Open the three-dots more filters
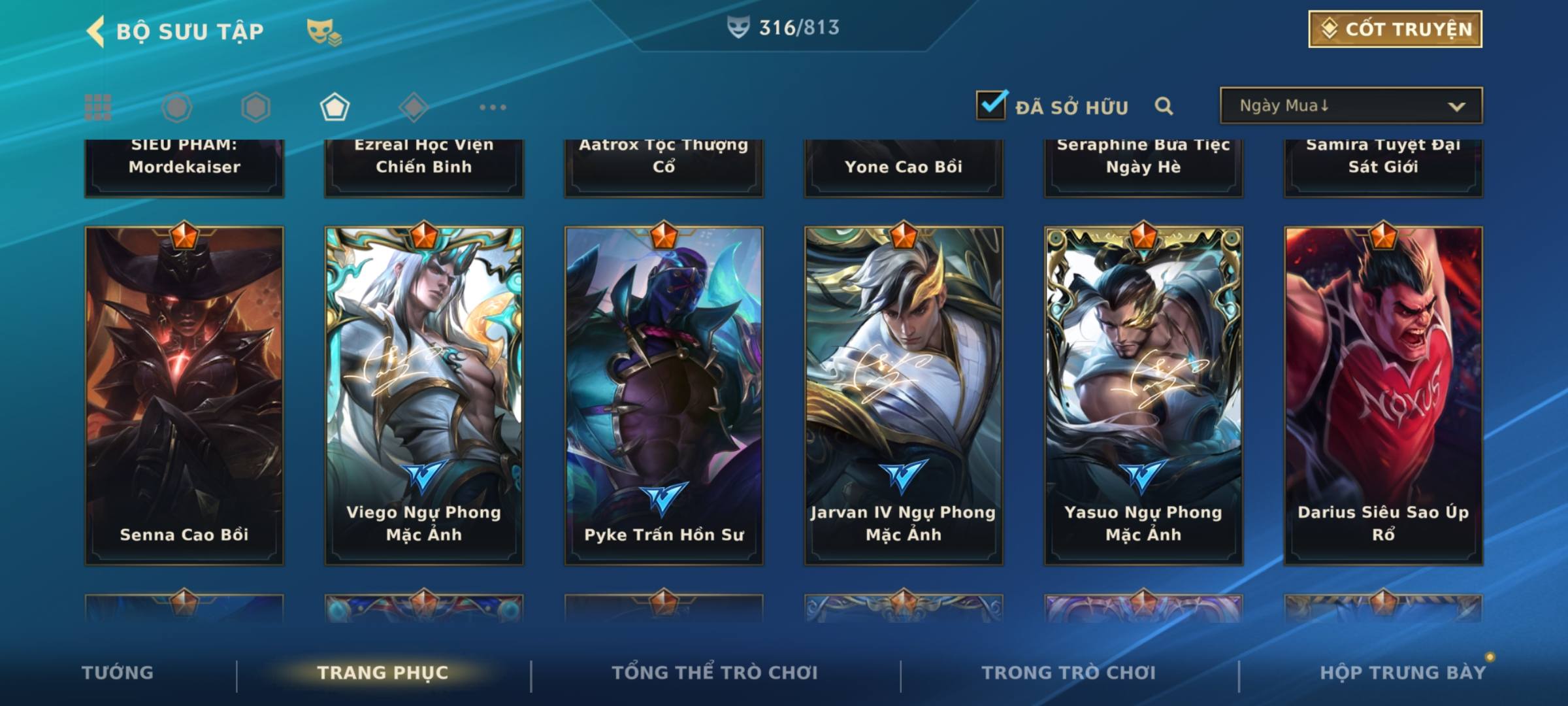Screen dimensions: 1568x706 point(493,107)
